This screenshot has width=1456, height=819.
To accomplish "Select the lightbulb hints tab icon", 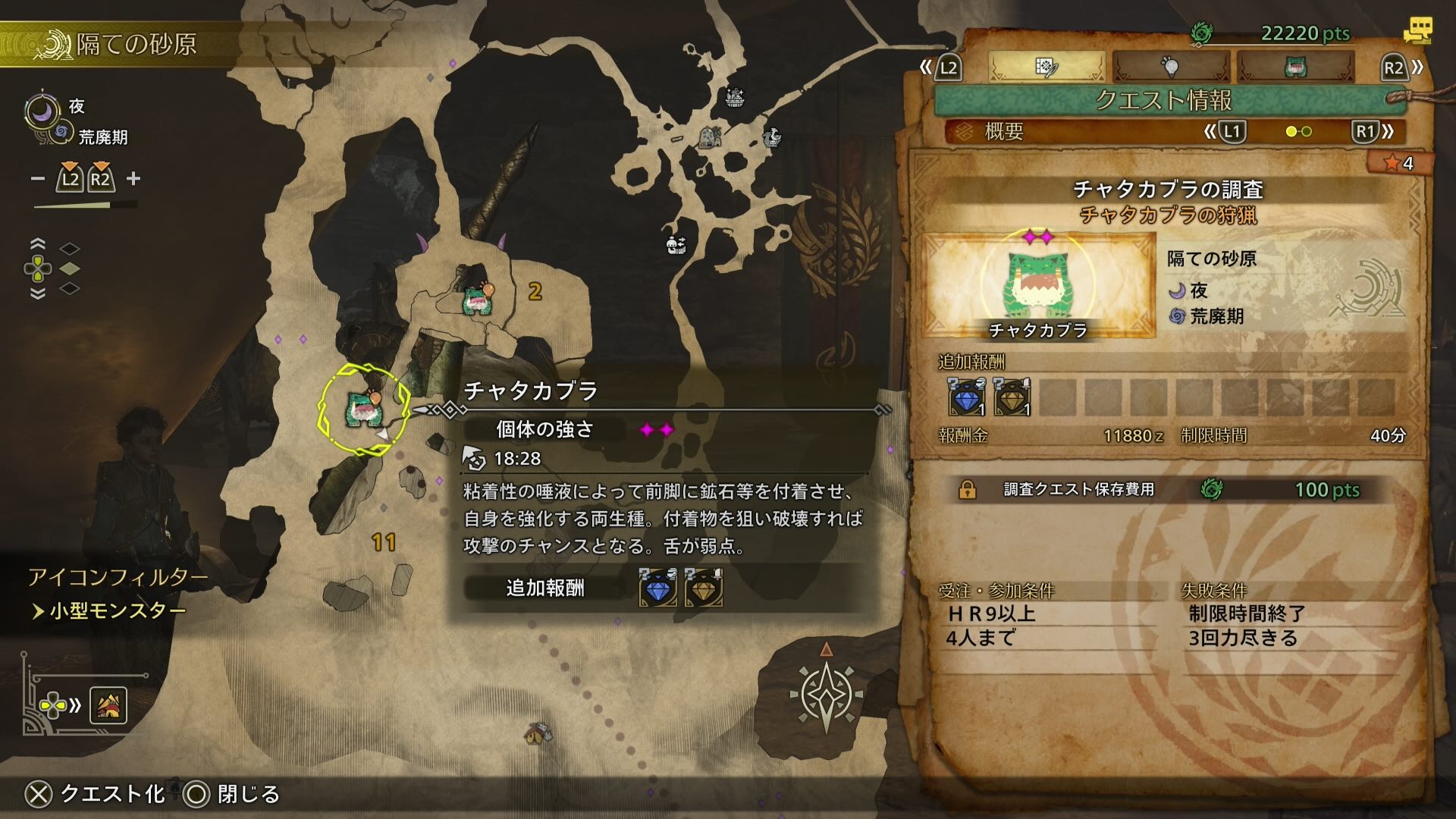I will [x=1172, y=67].
